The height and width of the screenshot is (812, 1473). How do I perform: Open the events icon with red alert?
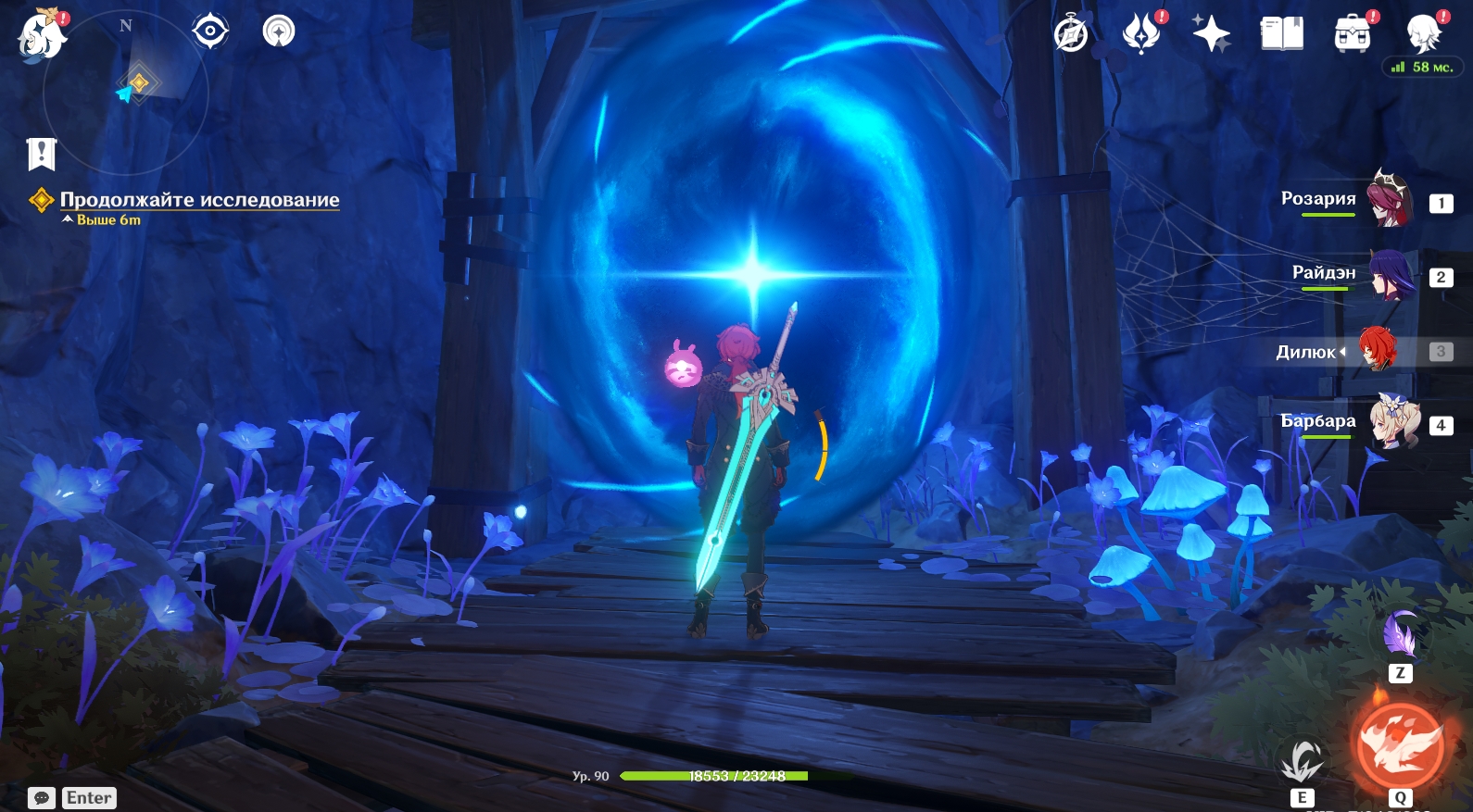(1141, 33)
